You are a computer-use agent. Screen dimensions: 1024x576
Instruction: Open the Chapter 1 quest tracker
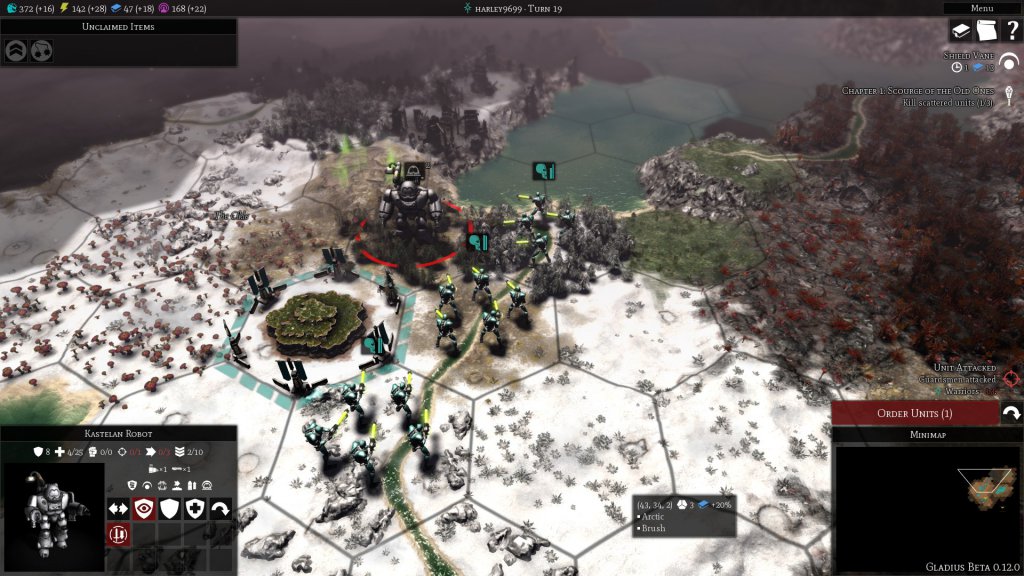click(918, 91)
